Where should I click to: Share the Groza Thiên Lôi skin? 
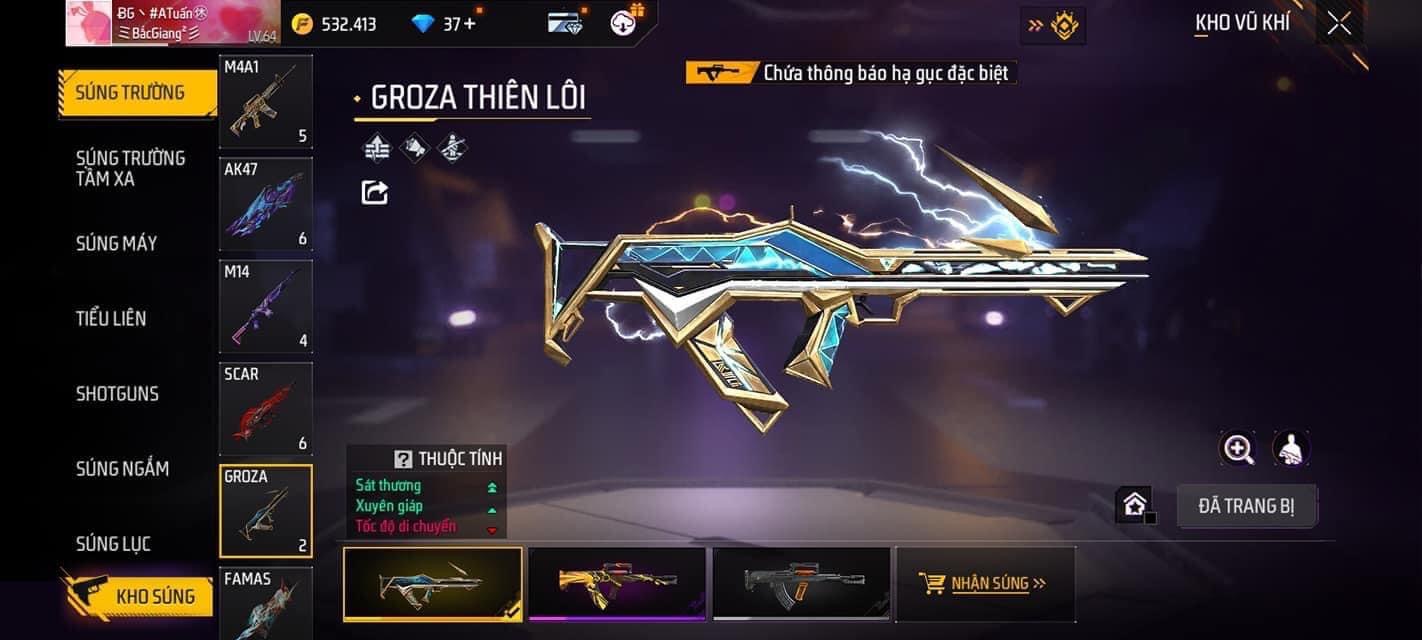375,192
